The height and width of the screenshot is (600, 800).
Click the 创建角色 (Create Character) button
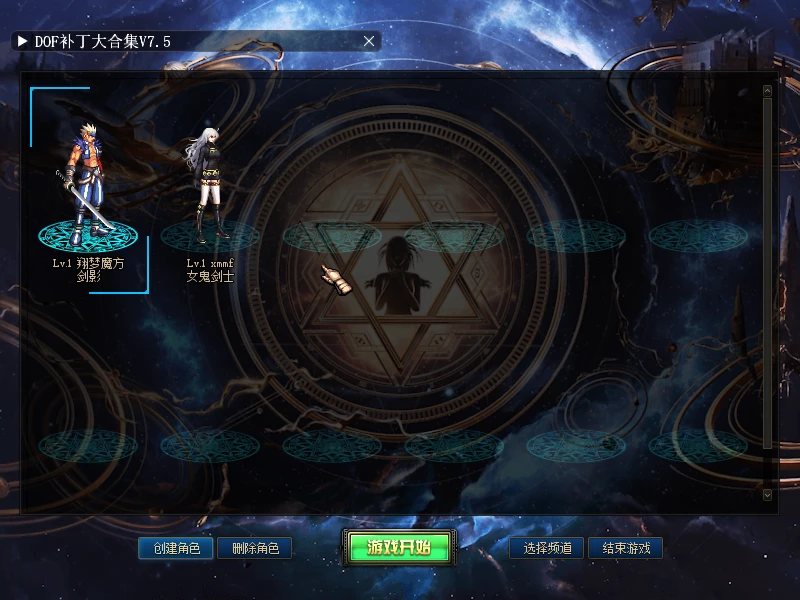click(x=176, y=548)
